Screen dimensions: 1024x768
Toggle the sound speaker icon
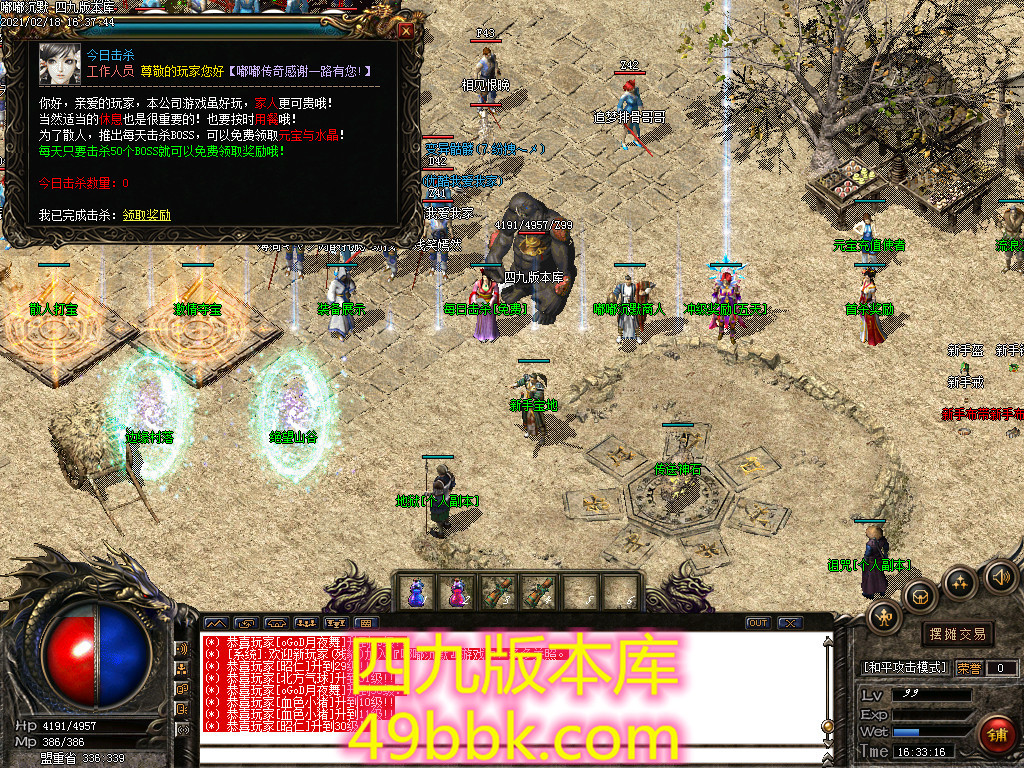1000,576
